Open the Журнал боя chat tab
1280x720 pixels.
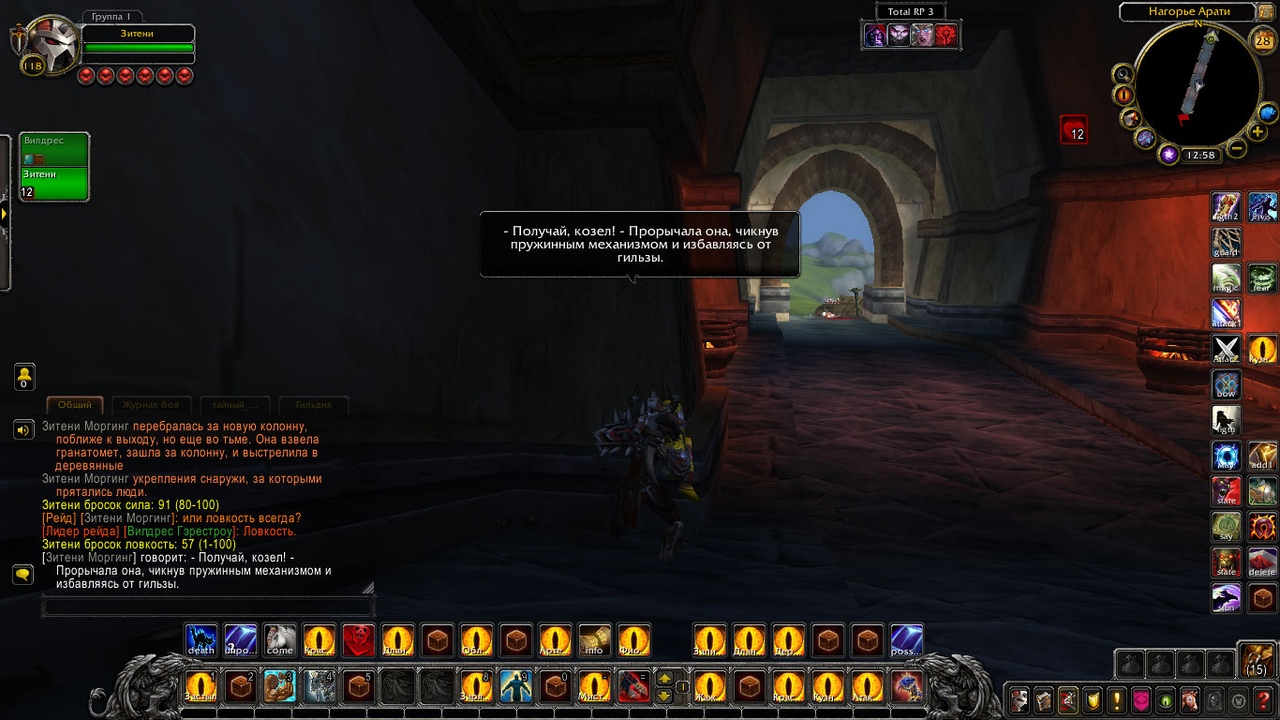[151, 405]
